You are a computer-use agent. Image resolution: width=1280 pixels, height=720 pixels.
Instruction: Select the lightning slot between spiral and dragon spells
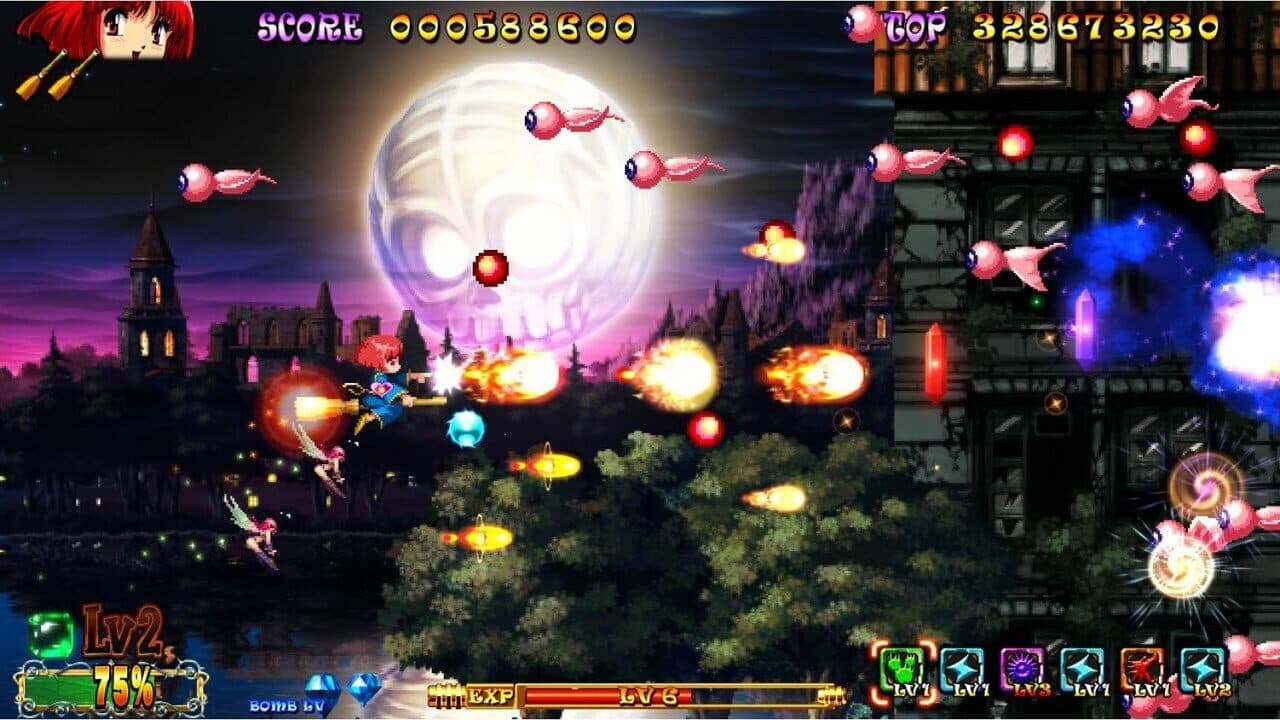click(1080, 668)
